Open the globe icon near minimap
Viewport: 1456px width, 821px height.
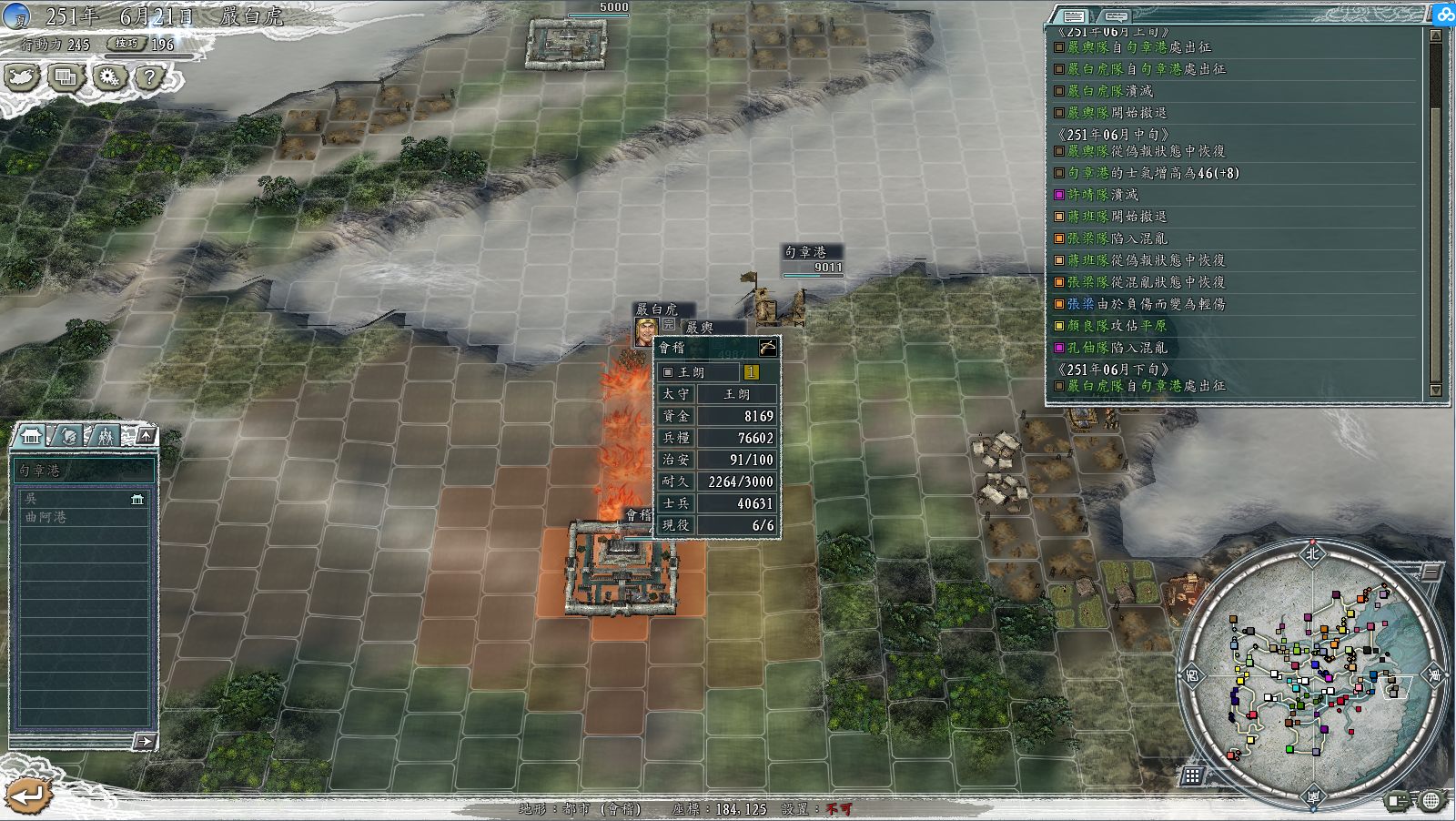coord(1431,800)
